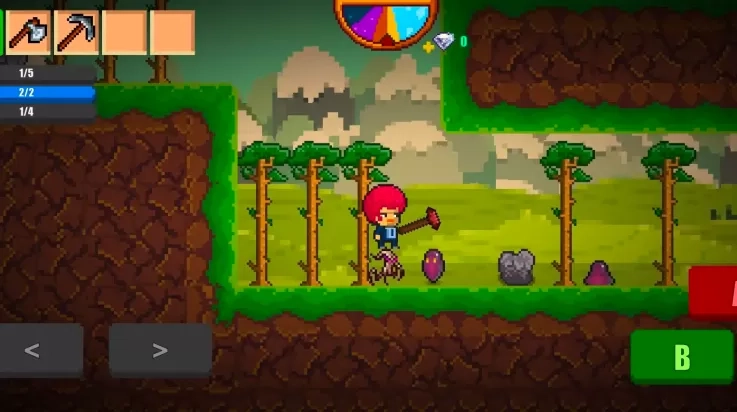Tap the red action button
This screenshot has width=737, height=412.
click(x=714, y=292)
